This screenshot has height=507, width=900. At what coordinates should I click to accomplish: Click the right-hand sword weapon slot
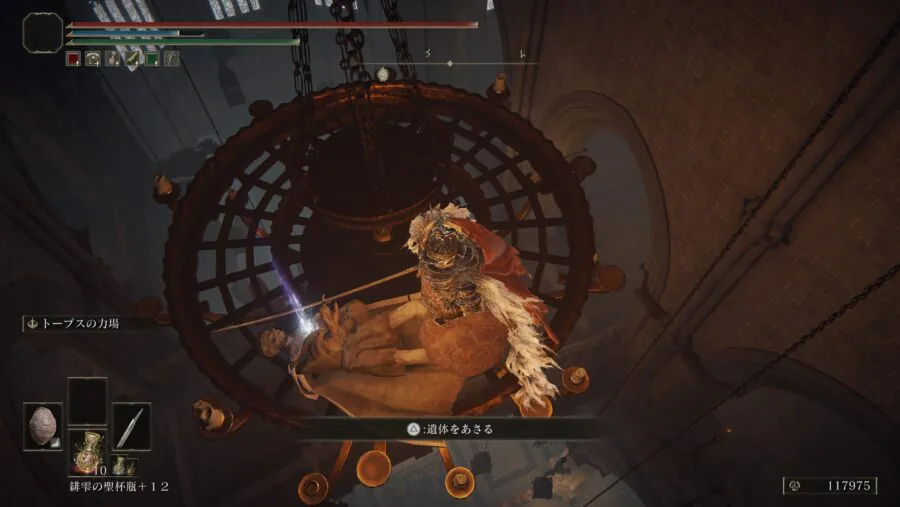pyautogui.click(x=131, y=425)
